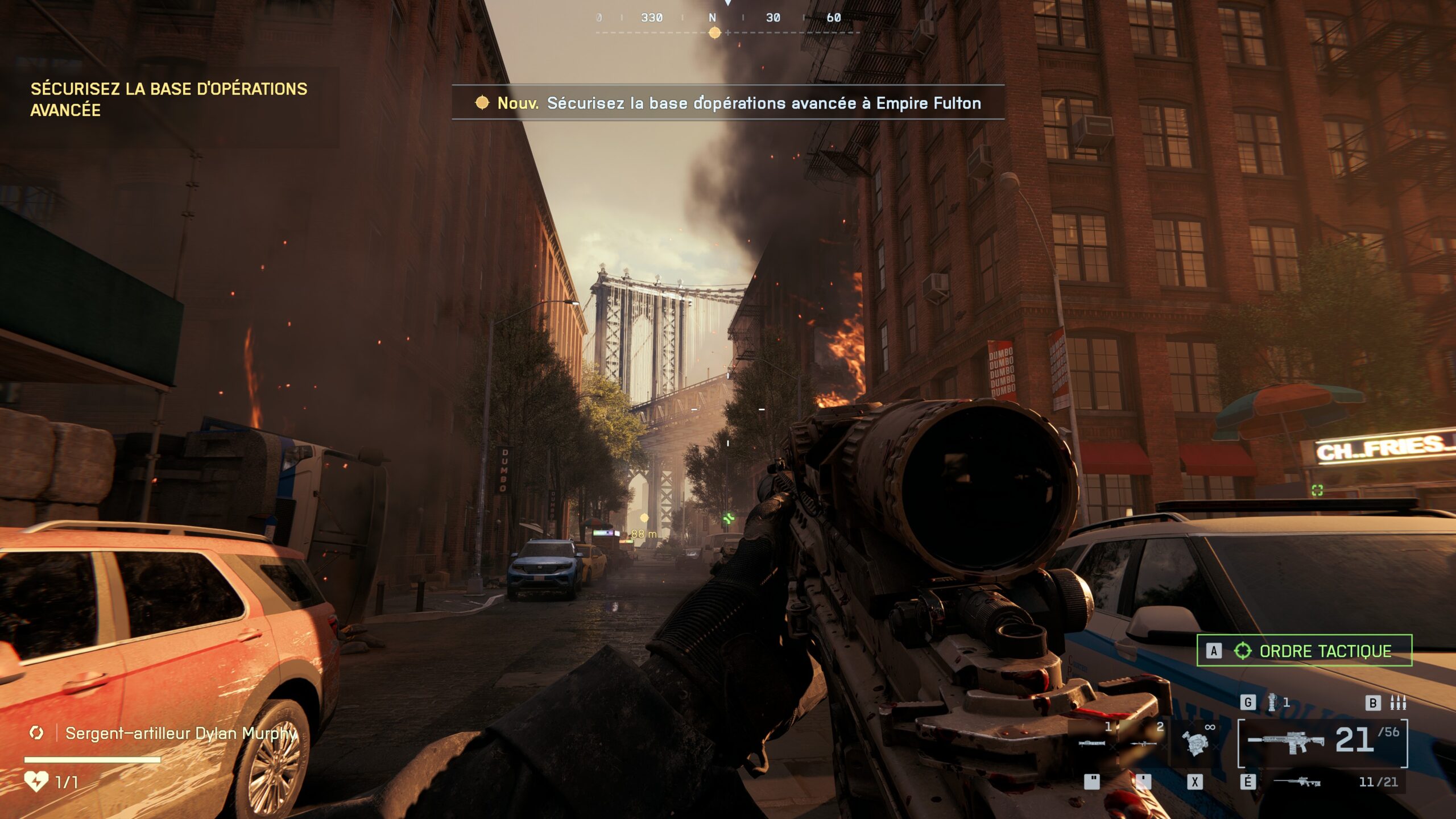Switch to the secondary sniper rifle
Screen dimensions: 1456x819
click(x=1297, y=782)
